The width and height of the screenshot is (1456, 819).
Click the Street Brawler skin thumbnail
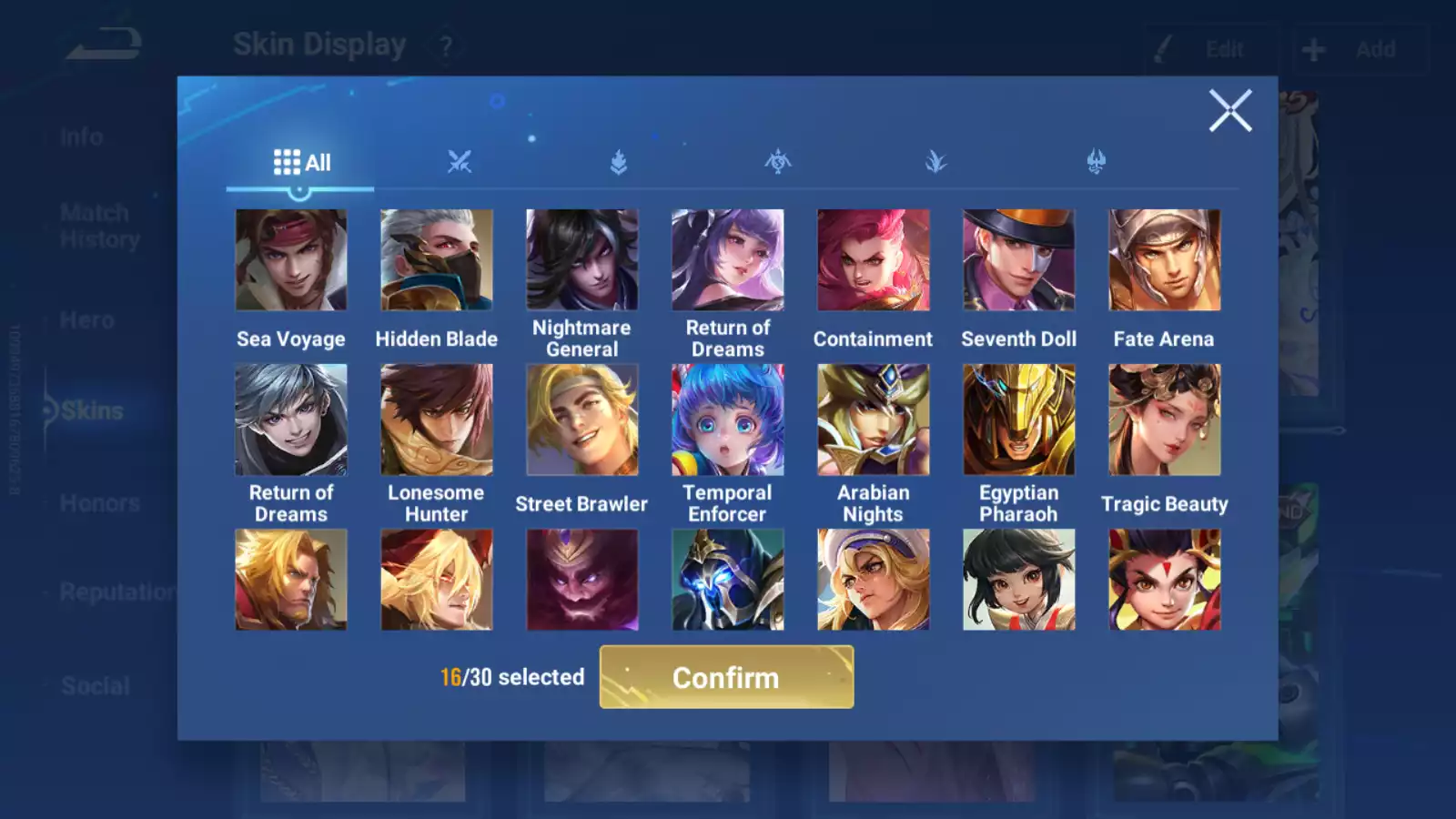pyautogui.click(x=582, y=418)
